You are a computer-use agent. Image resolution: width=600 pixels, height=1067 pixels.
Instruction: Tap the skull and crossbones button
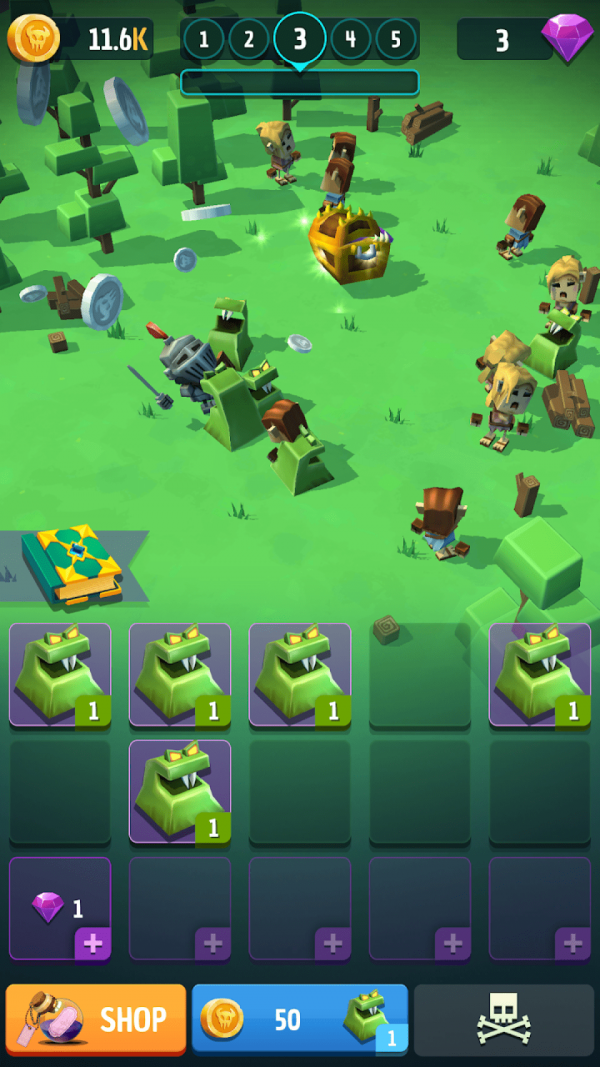(506, 1020)
